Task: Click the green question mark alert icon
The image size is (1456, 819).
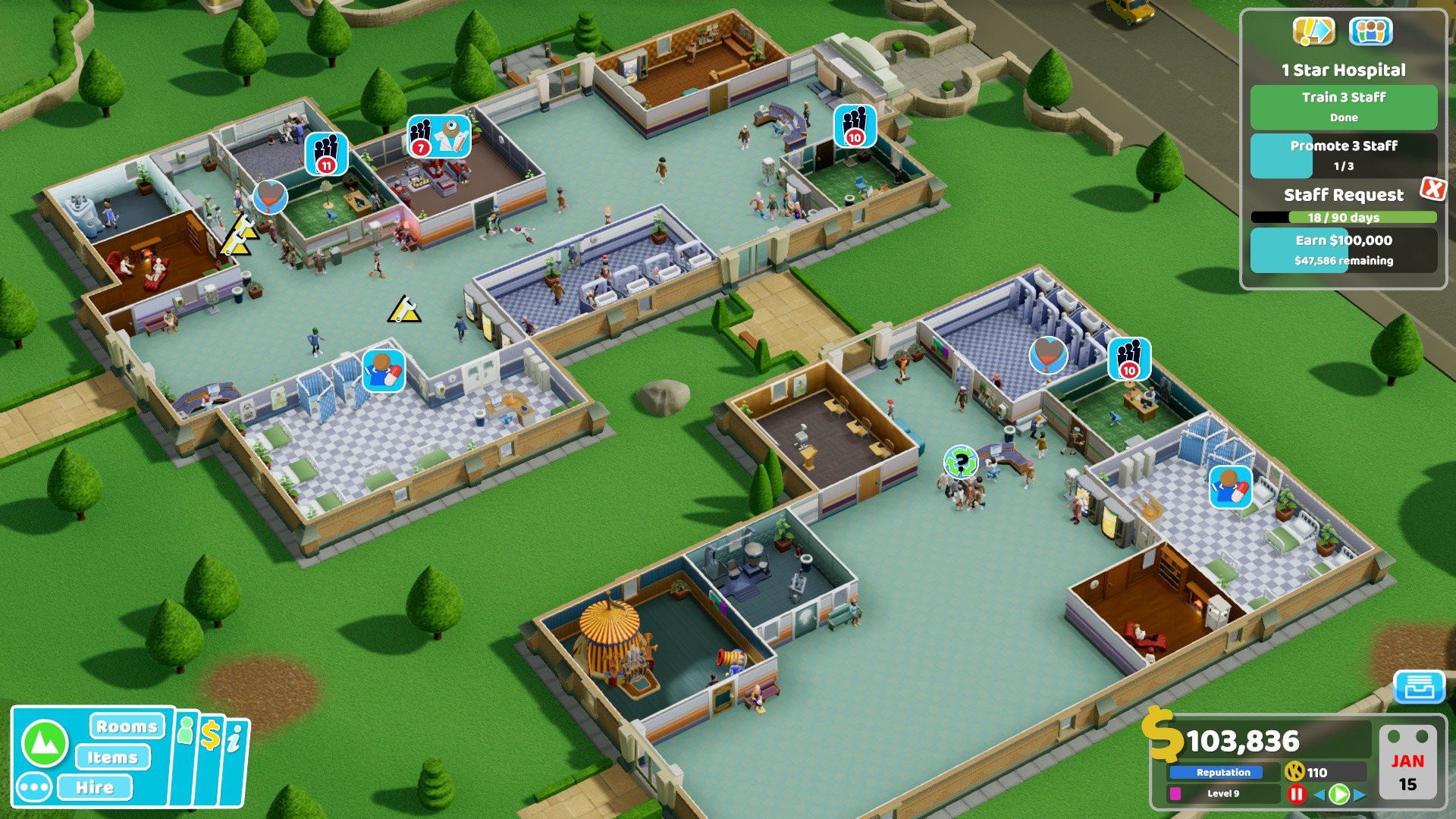Action: [x=961, y=461]
